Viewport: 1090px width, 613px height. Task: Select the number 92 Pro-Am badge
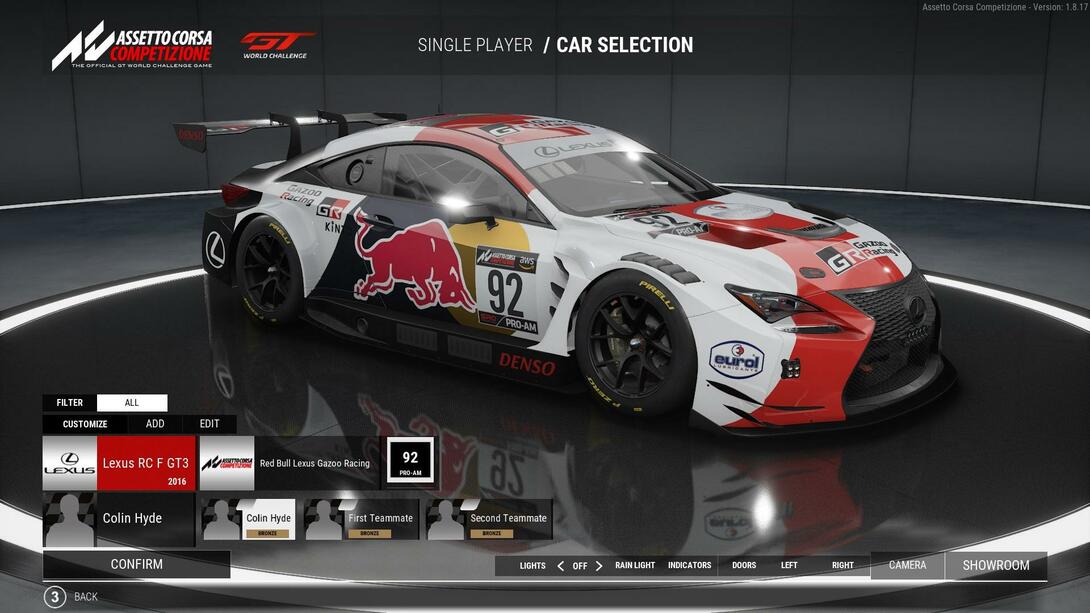tap(410, 462)
